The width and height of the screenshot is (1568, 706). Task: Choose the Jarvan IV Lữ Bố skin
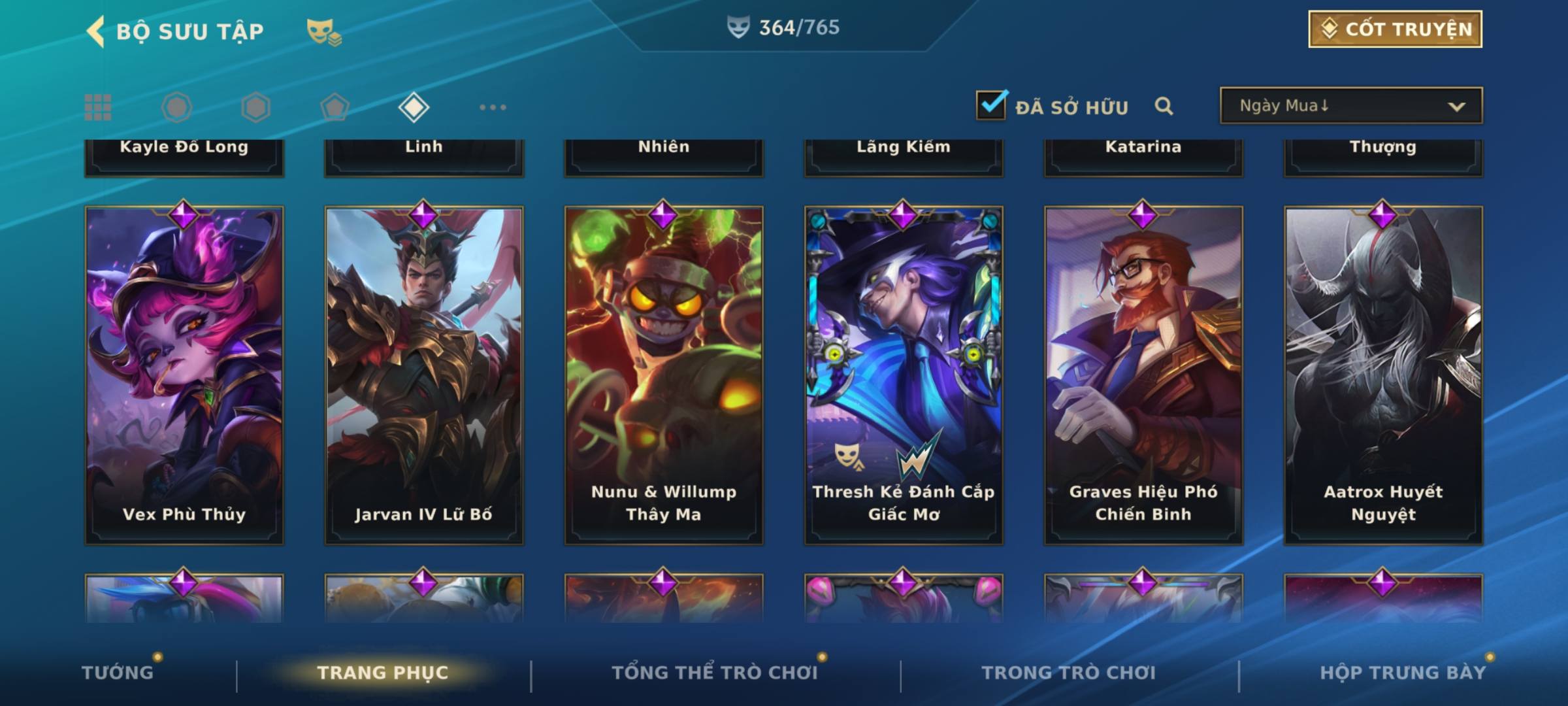(424, 375)
